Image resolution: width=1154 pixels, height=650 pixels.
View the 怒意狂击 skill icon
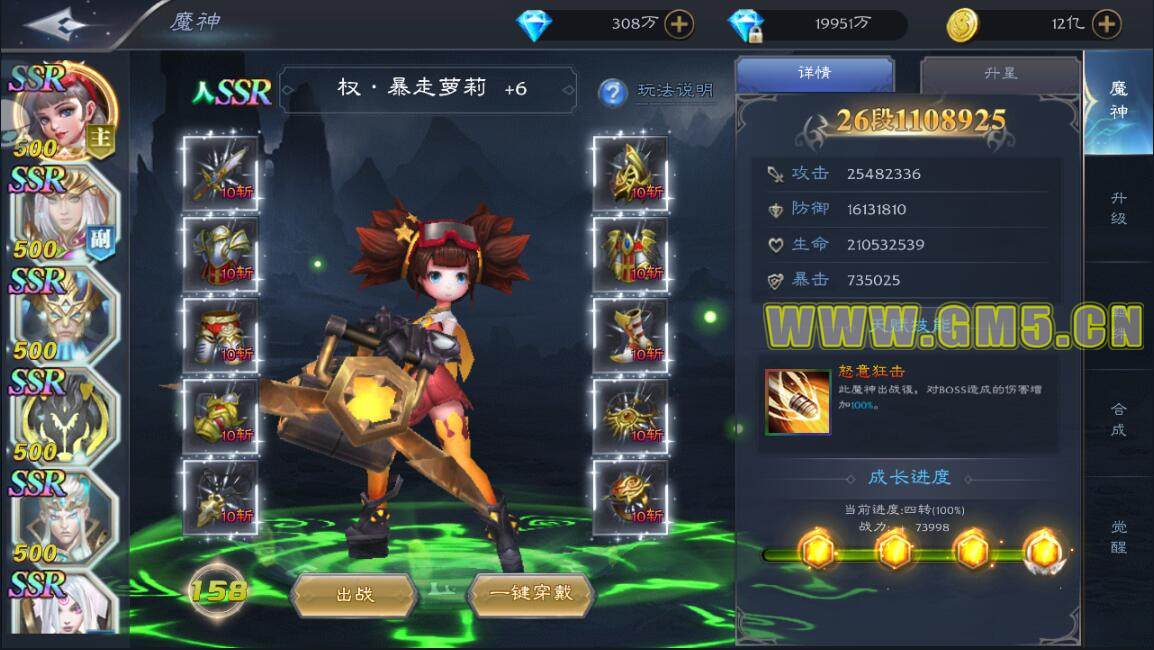coord(797,402)
